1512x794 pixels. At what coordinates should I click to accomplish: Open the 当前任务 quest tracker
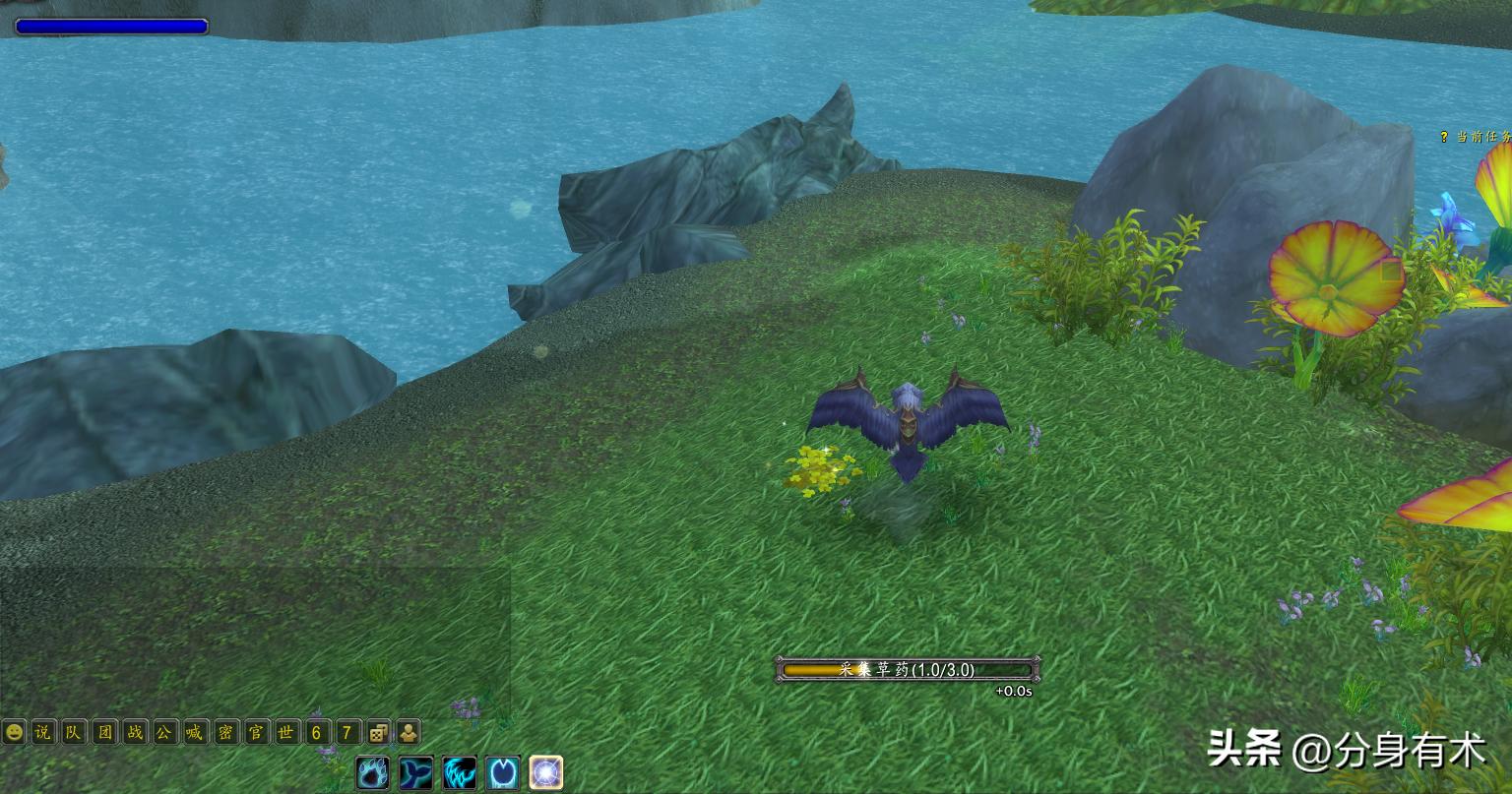1477,137
